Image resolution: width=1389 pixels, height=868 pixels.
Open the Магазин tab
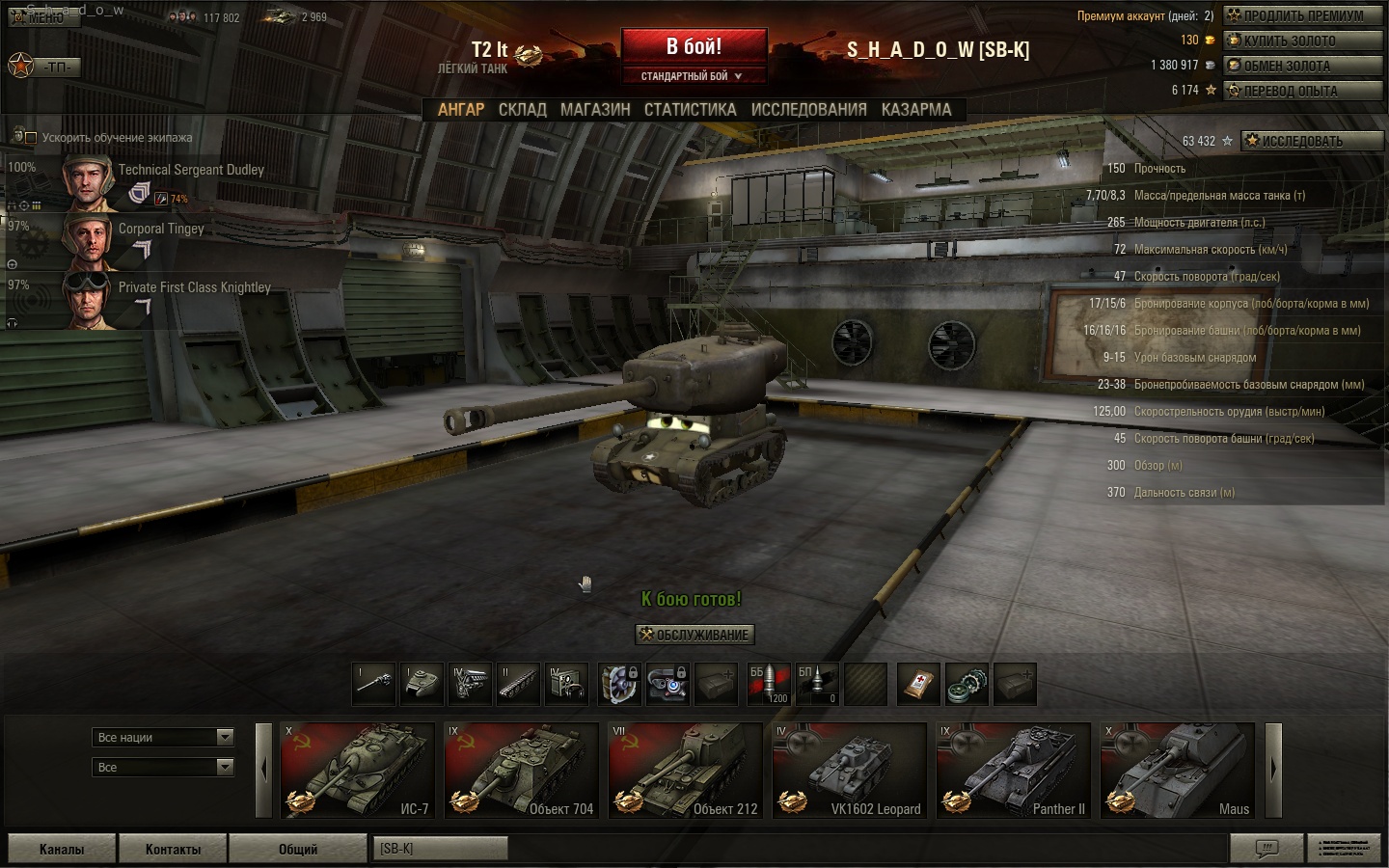pyautogui.click(x=595, y=110)
